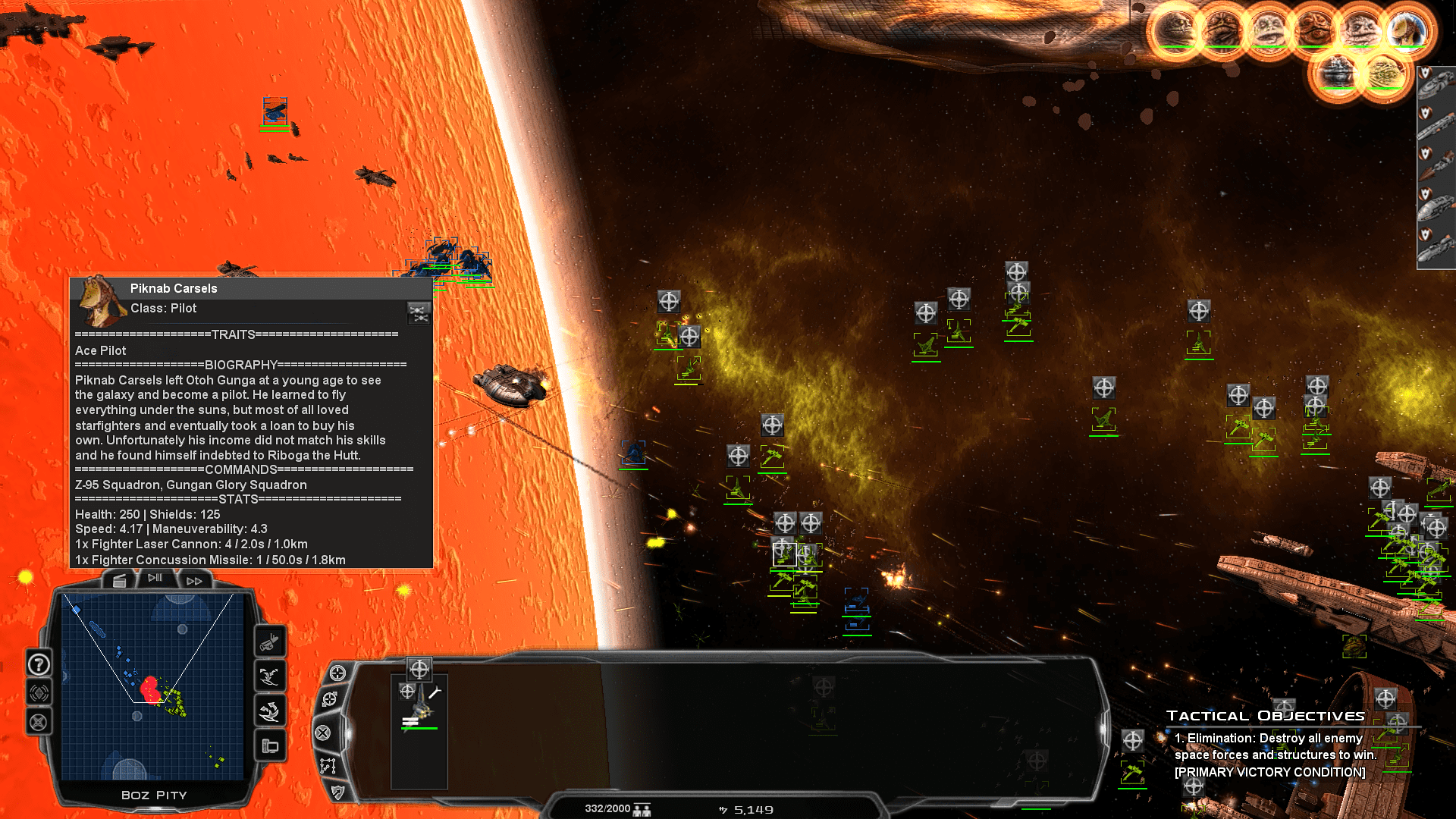Select the Gungan pilot hero portrait
Screen dimensions: 1456x819
[1407, 31]
